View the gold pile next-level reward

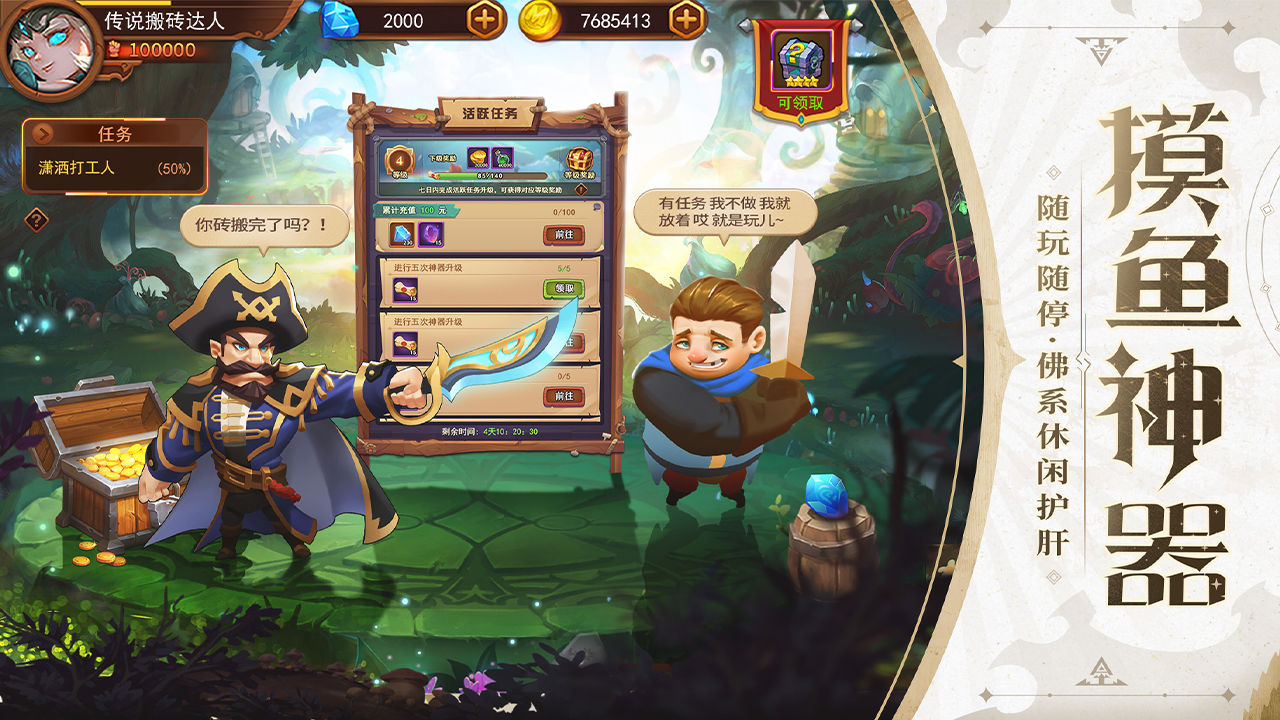pos(477,158)
